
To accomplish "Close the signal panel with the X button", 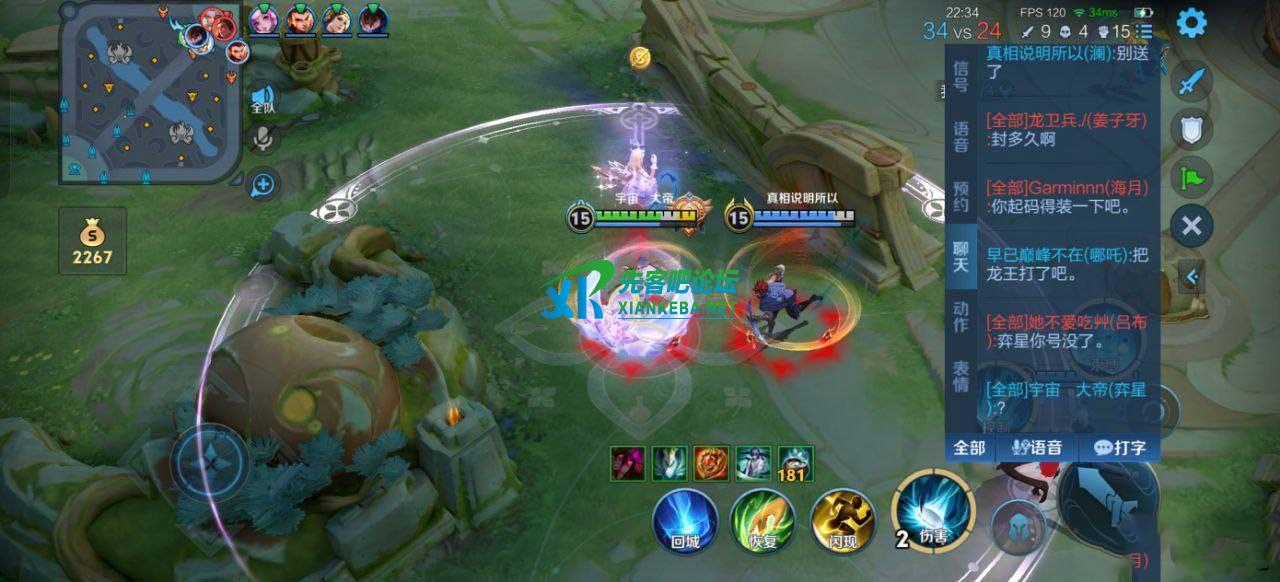I will point(1191,226).
